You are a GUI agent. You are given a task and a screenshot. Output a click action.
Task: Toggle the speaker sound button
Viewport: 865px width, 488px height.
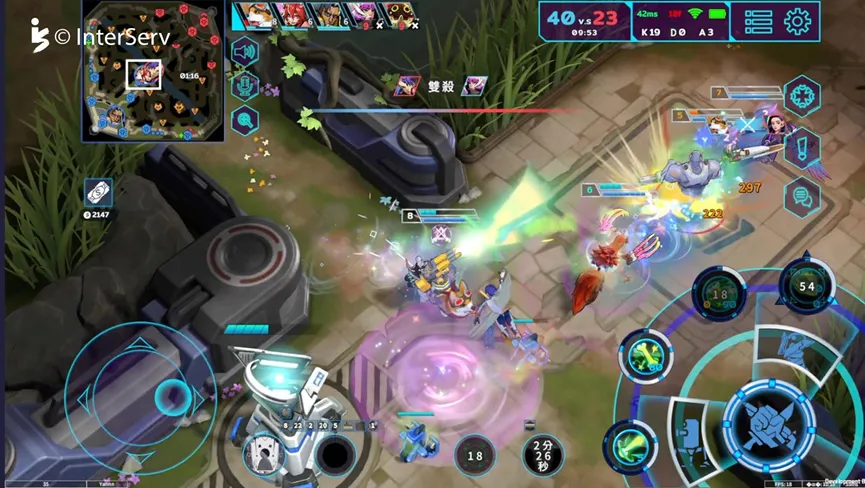tap(245, 51)
